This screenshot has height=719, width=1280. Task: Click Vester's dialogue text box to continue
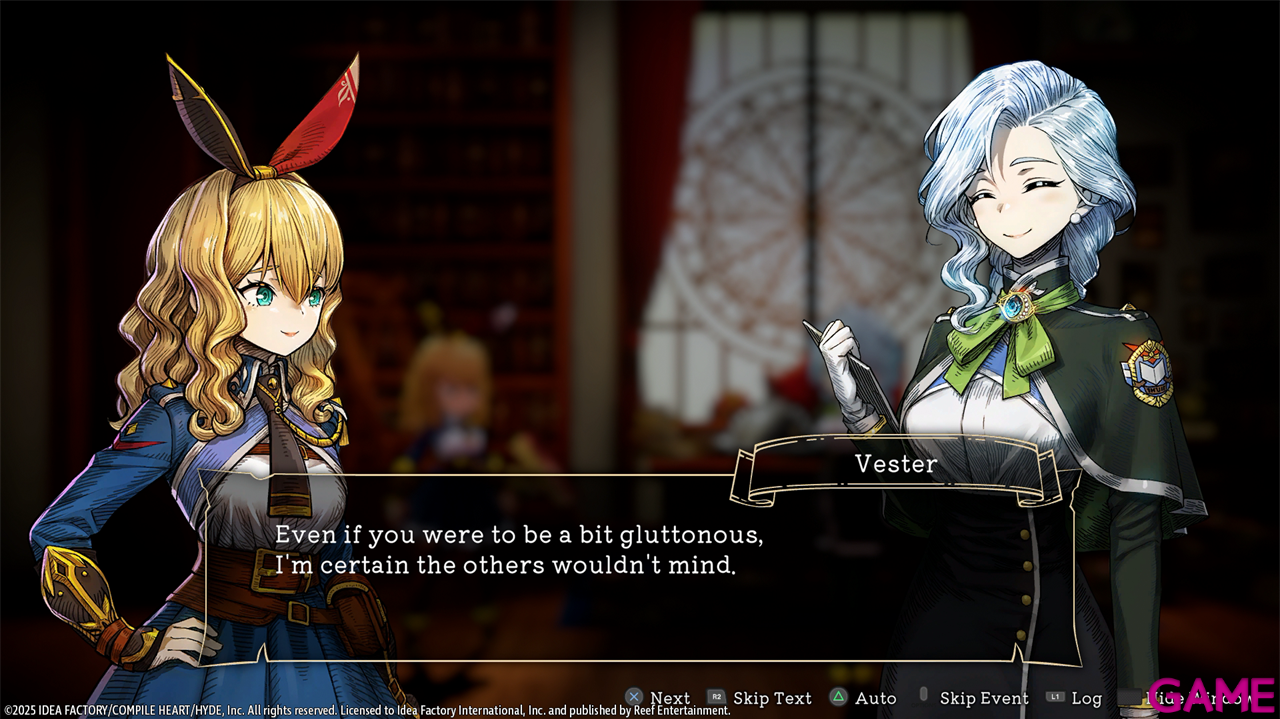tap(640, 567)
